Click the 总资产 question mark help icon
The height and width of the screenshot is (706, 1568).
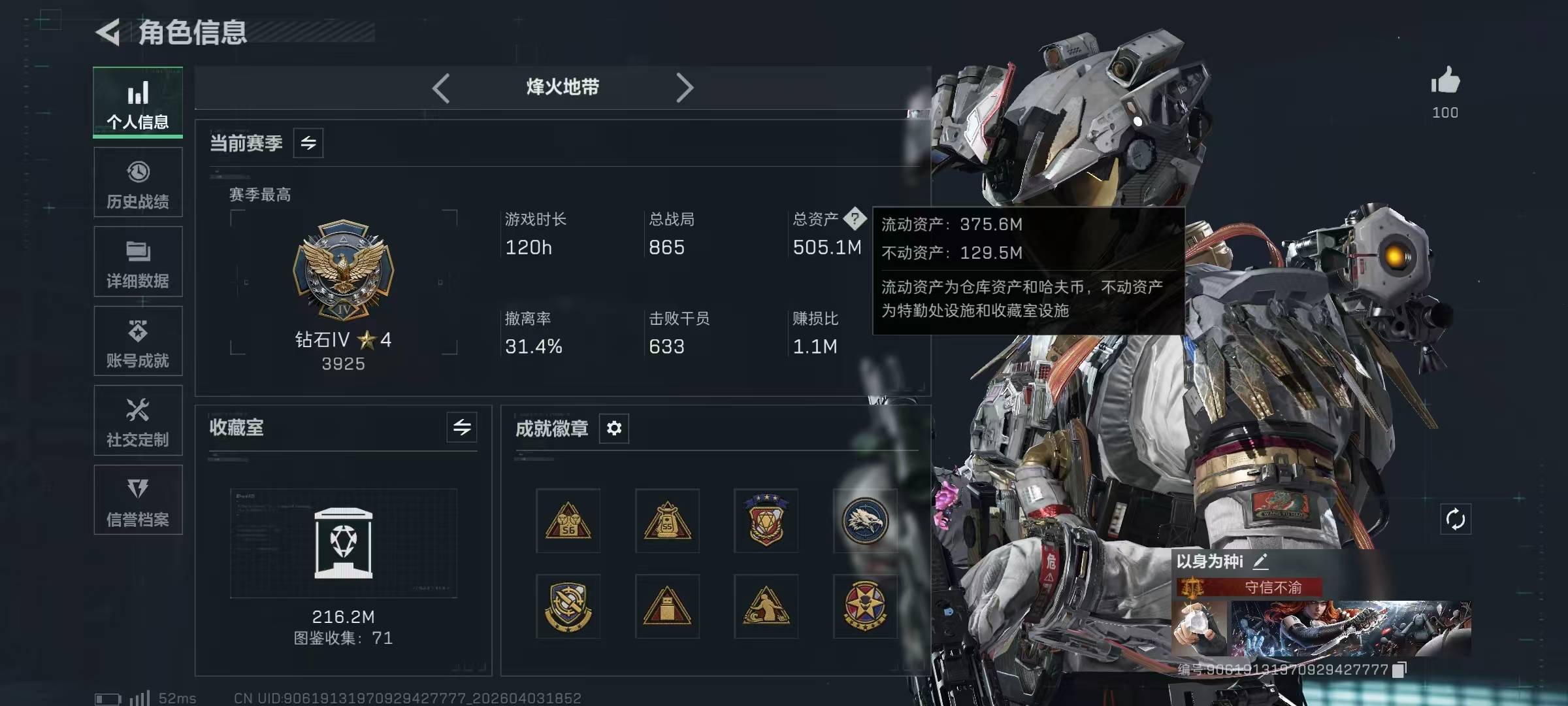pos(855,219)
